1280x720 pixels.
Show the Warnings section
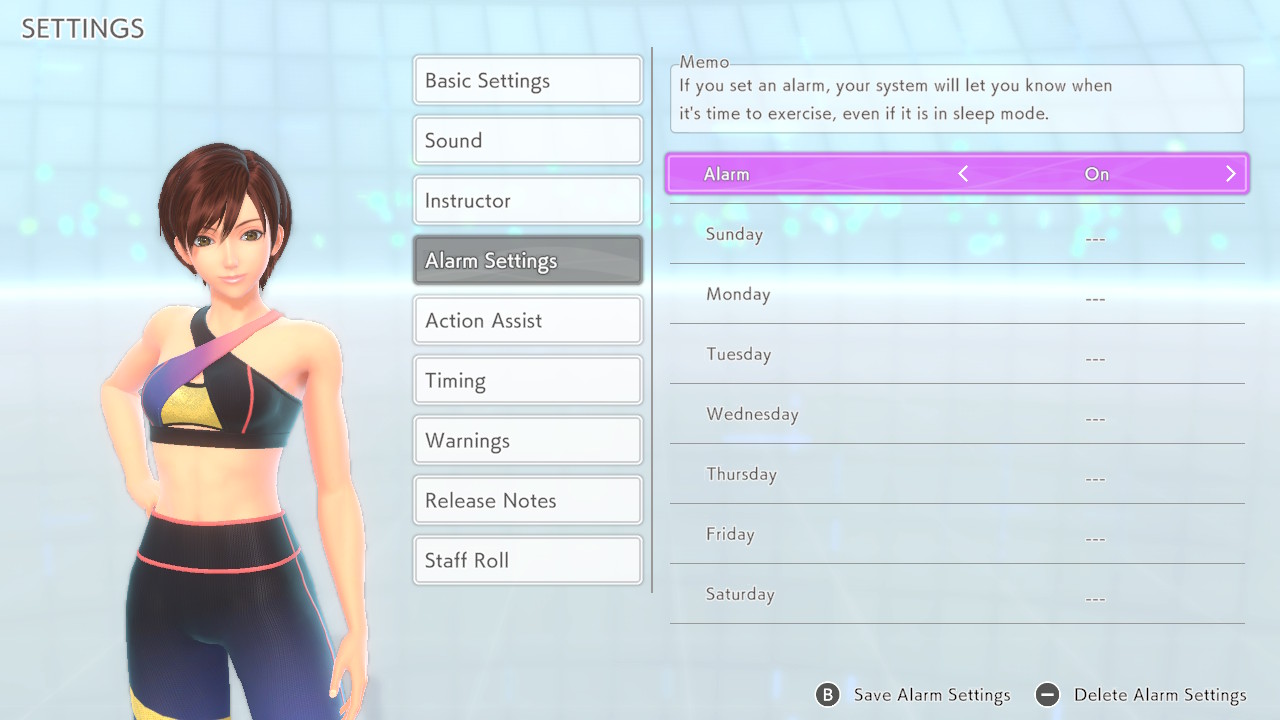527,441
